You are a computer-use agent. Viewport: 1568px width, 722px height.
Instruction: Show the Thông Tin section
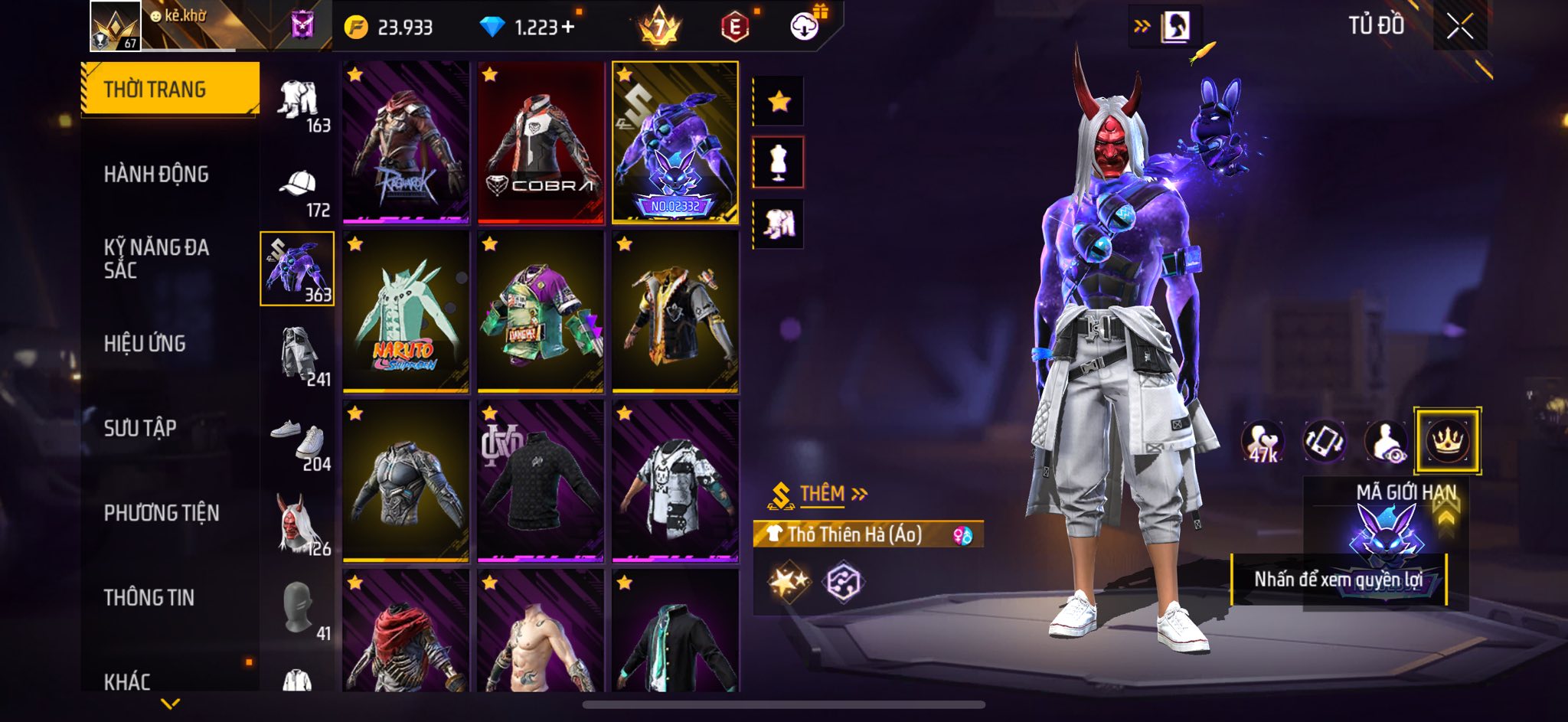pos(149,597)
